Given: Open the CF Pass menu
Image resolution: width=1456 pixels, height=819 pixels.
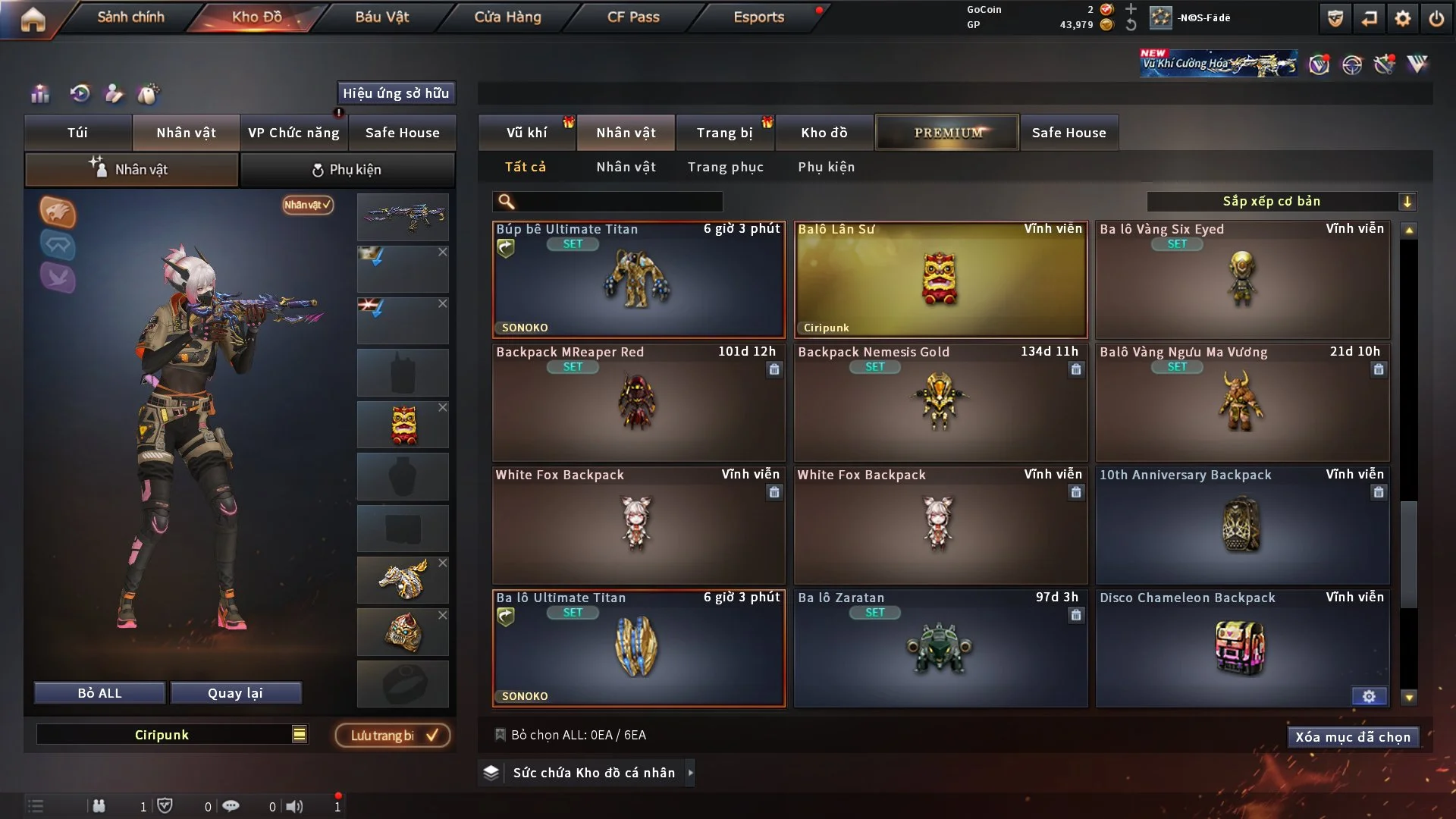Looking at the screenshot, I should point(633,17).
